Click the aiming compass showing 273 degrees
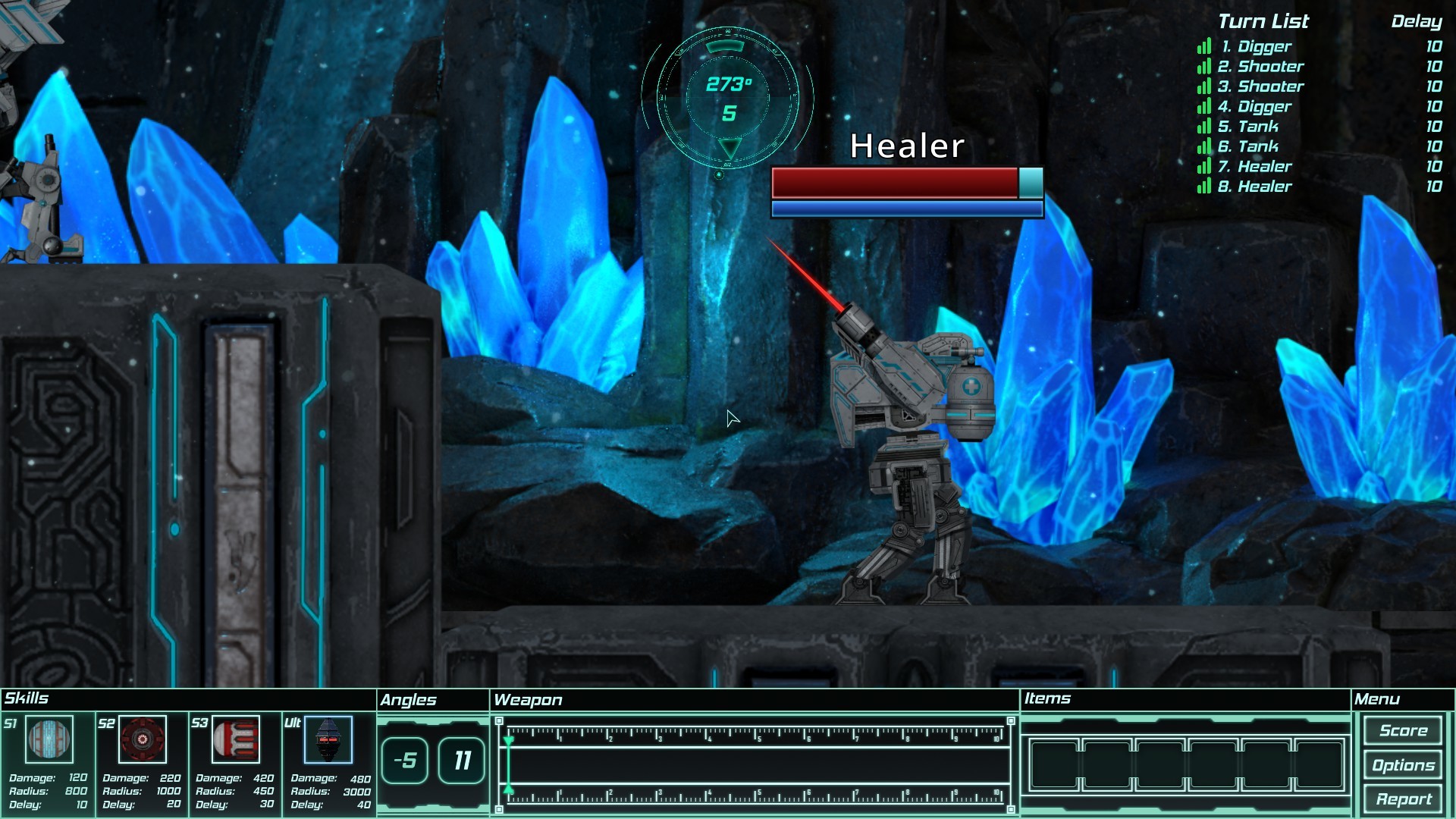Image resolution: width=1456 pixels, height=819 pixels. click(x=730, y=99)
